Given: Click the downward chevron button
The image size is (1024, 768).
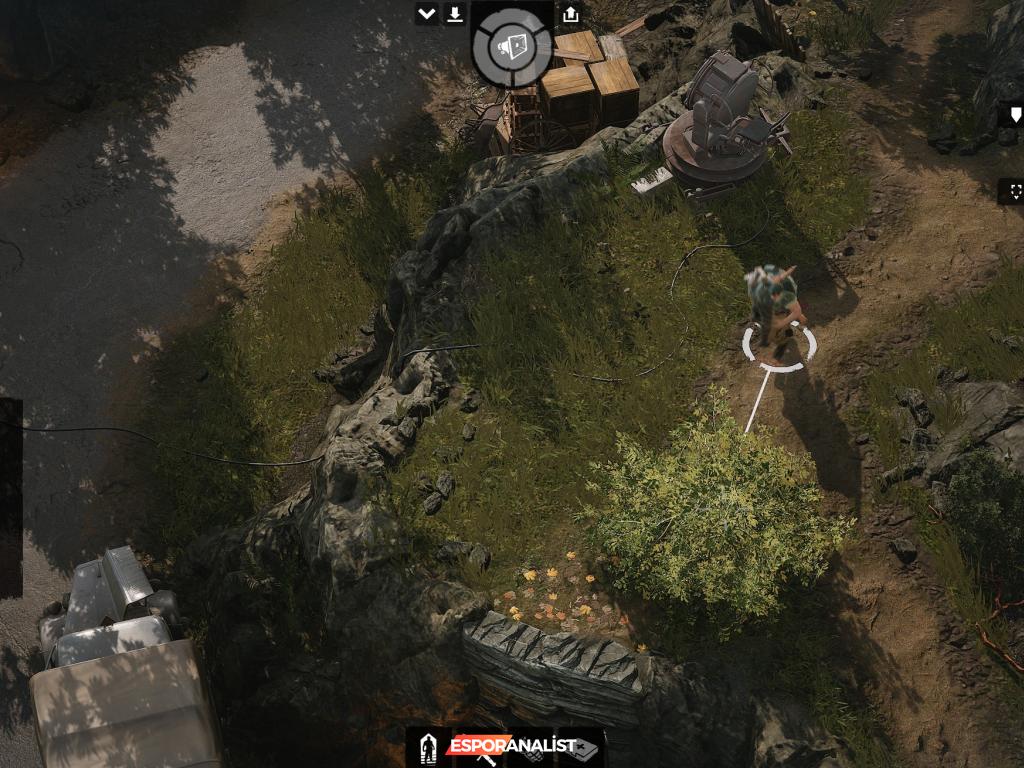Looking at the screenshot, I should tap(427, 14).
